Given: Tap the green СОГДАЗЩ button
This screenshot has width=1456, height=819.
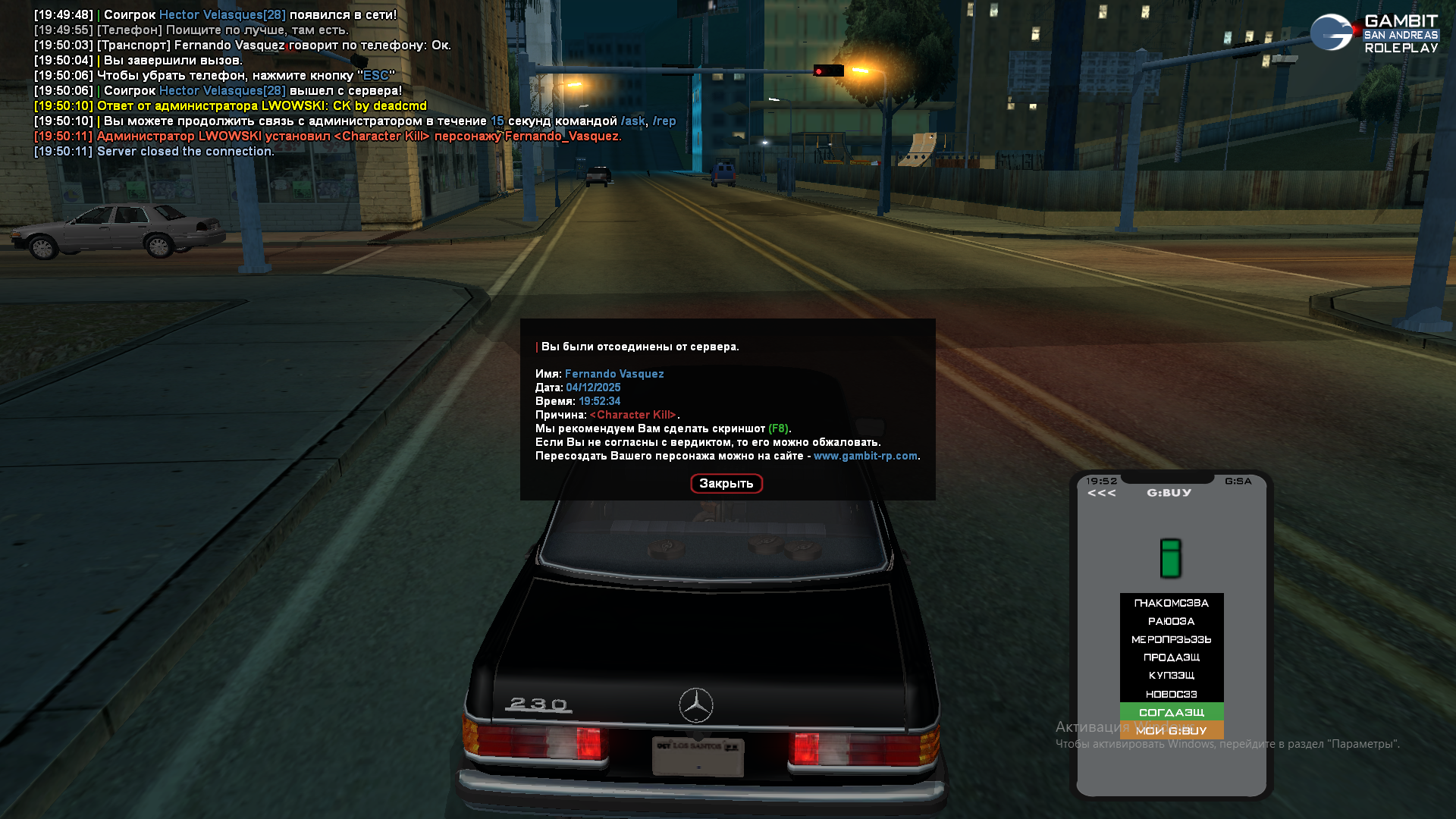Looking at the screenshot, I should (1171, 712).
